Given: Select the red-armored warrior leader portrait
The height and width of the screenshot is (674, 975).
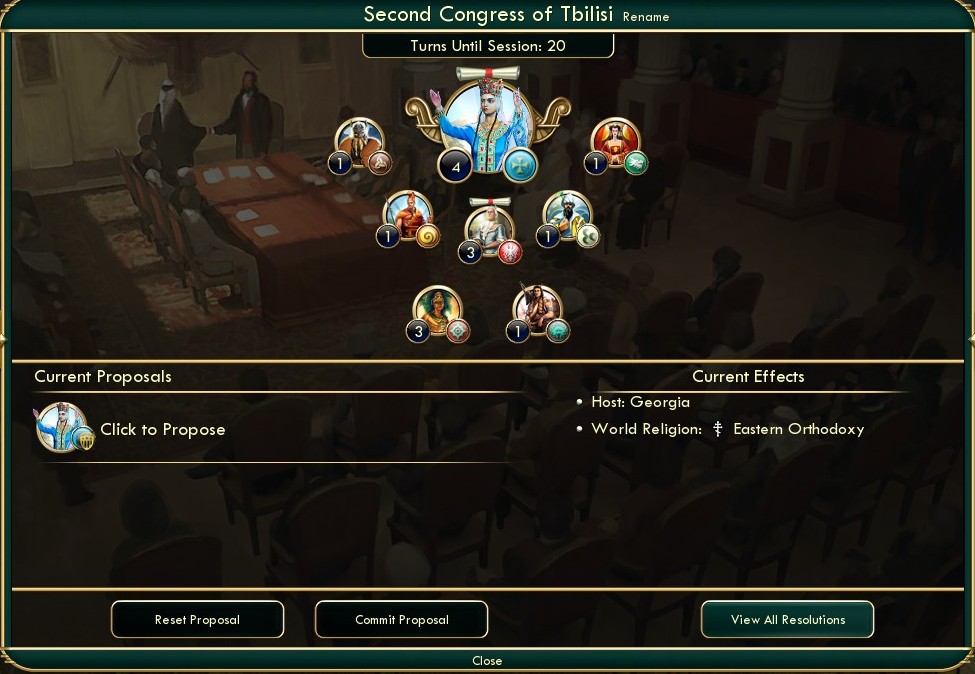Looking at the screenshot, I should (408, 215).
